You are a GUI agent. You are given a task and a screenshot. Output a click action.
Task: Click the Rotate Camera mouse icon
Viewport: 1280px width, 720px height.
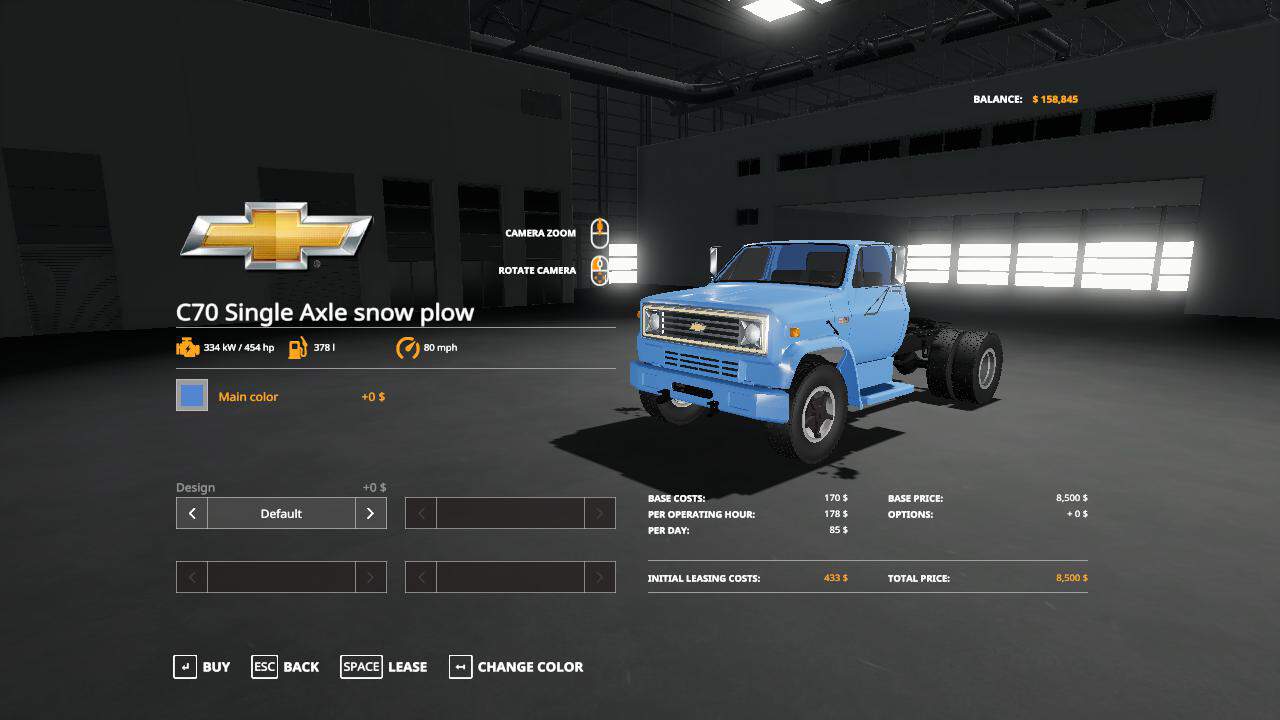(599, 270)
